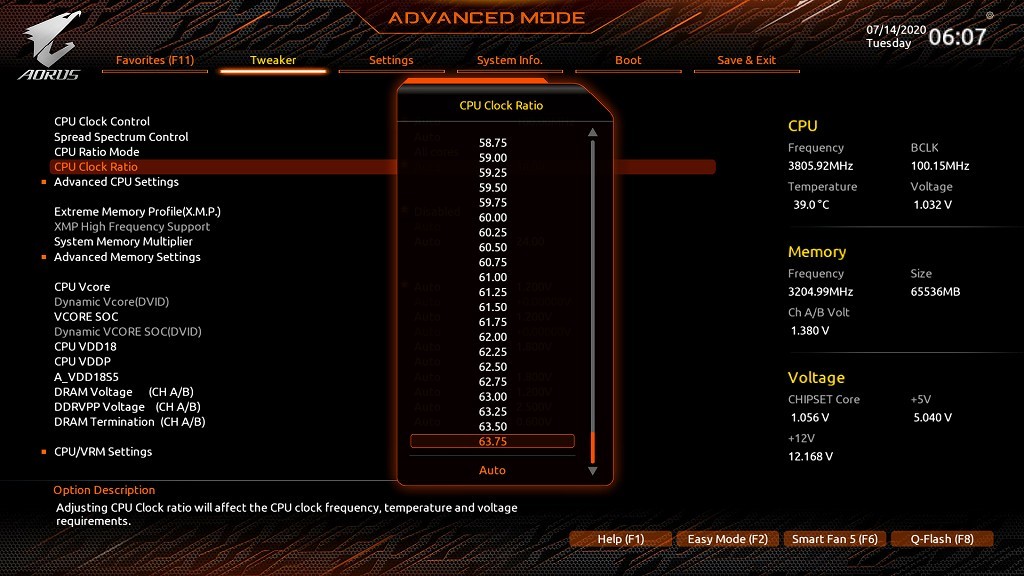This screenshot has width=1024, height=576.
Task: Open Advanced CPU Settings submenu
Action: pos(116,182)
